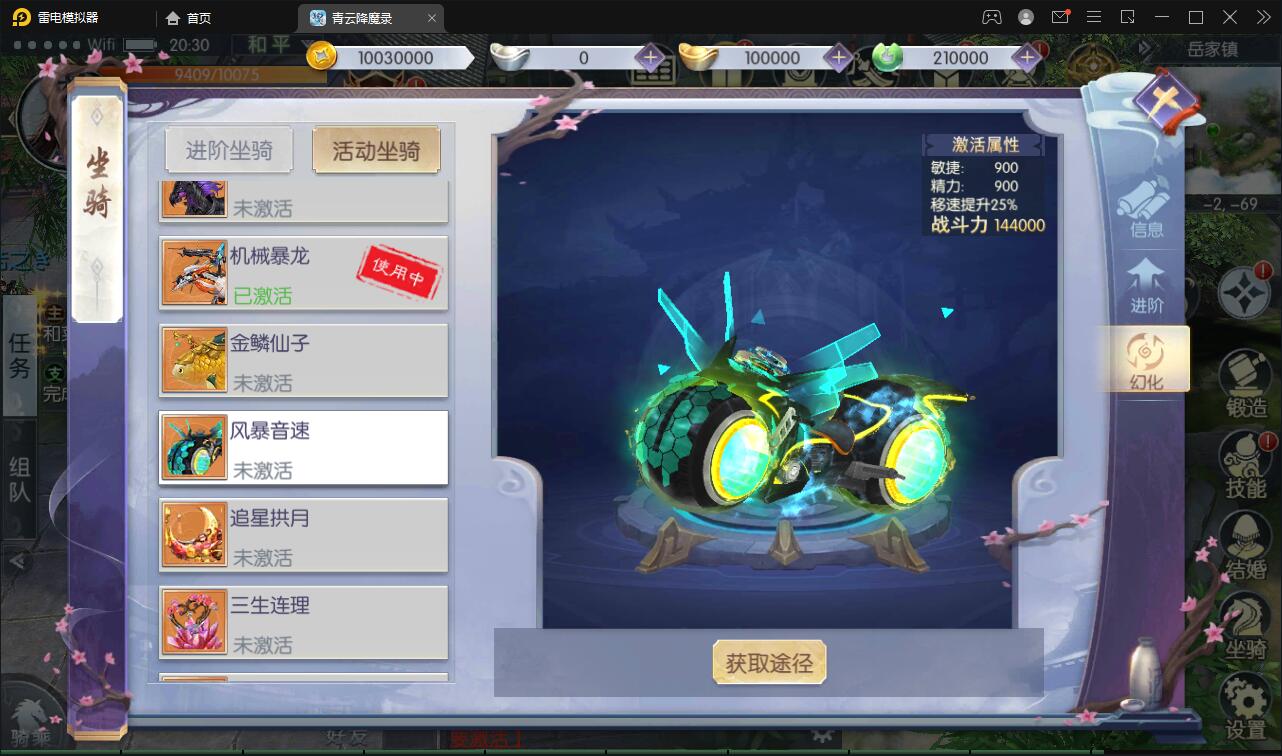This screenshot has width=1282, height=756.
Task: Click plus next to 210000 currency
Action: pos(1024,57)
